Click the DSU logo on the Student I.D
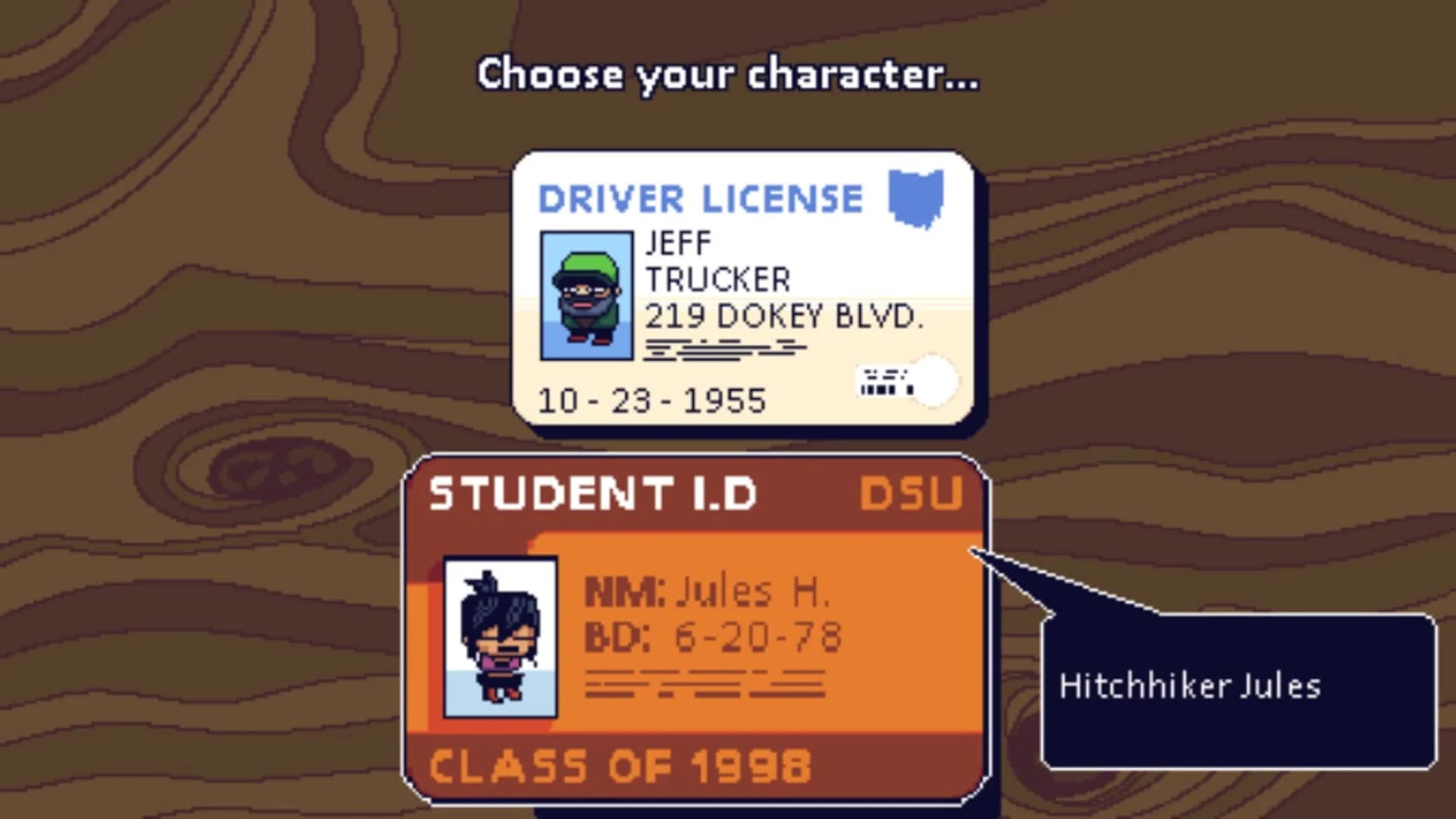Screen dimensions: 1456x819 point(912,494)
